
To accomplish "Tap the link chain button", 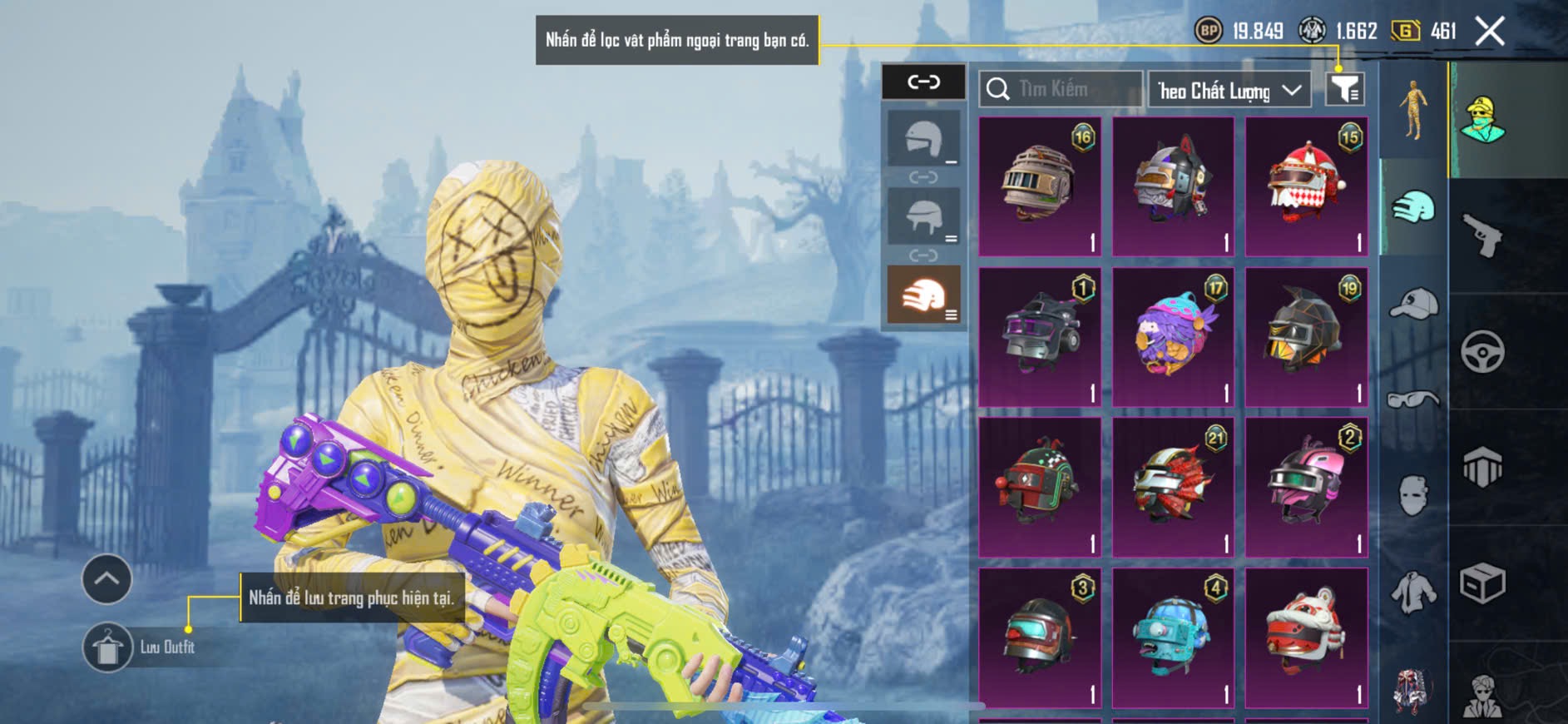I will point(923,82).
